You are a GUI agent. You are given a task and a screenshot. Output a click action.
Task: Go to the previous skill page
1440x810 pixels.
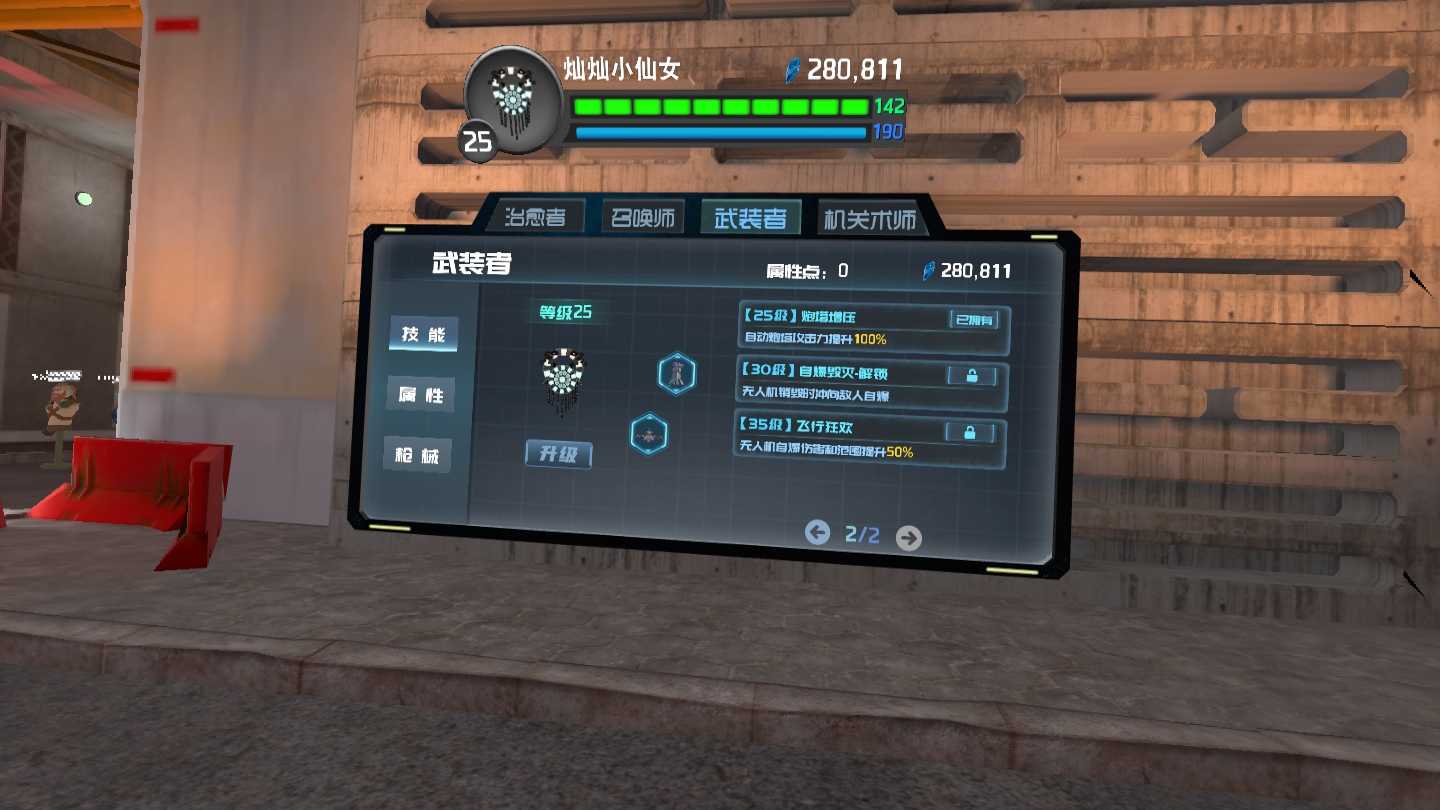click(x=818, y=532)
